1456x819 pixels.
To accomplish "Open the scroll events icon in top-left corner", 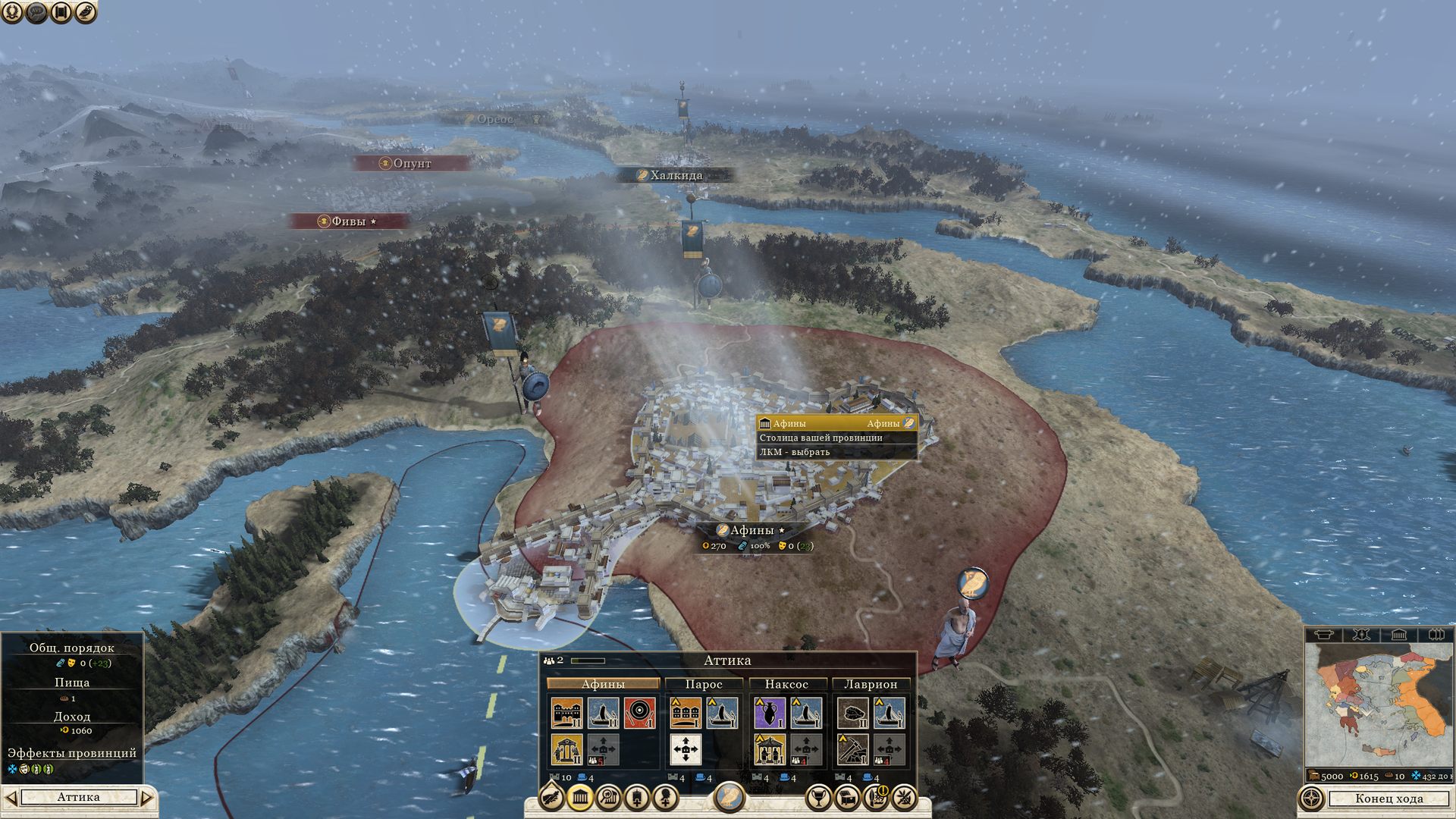I will pyautogui.click(x=60, y=11).
